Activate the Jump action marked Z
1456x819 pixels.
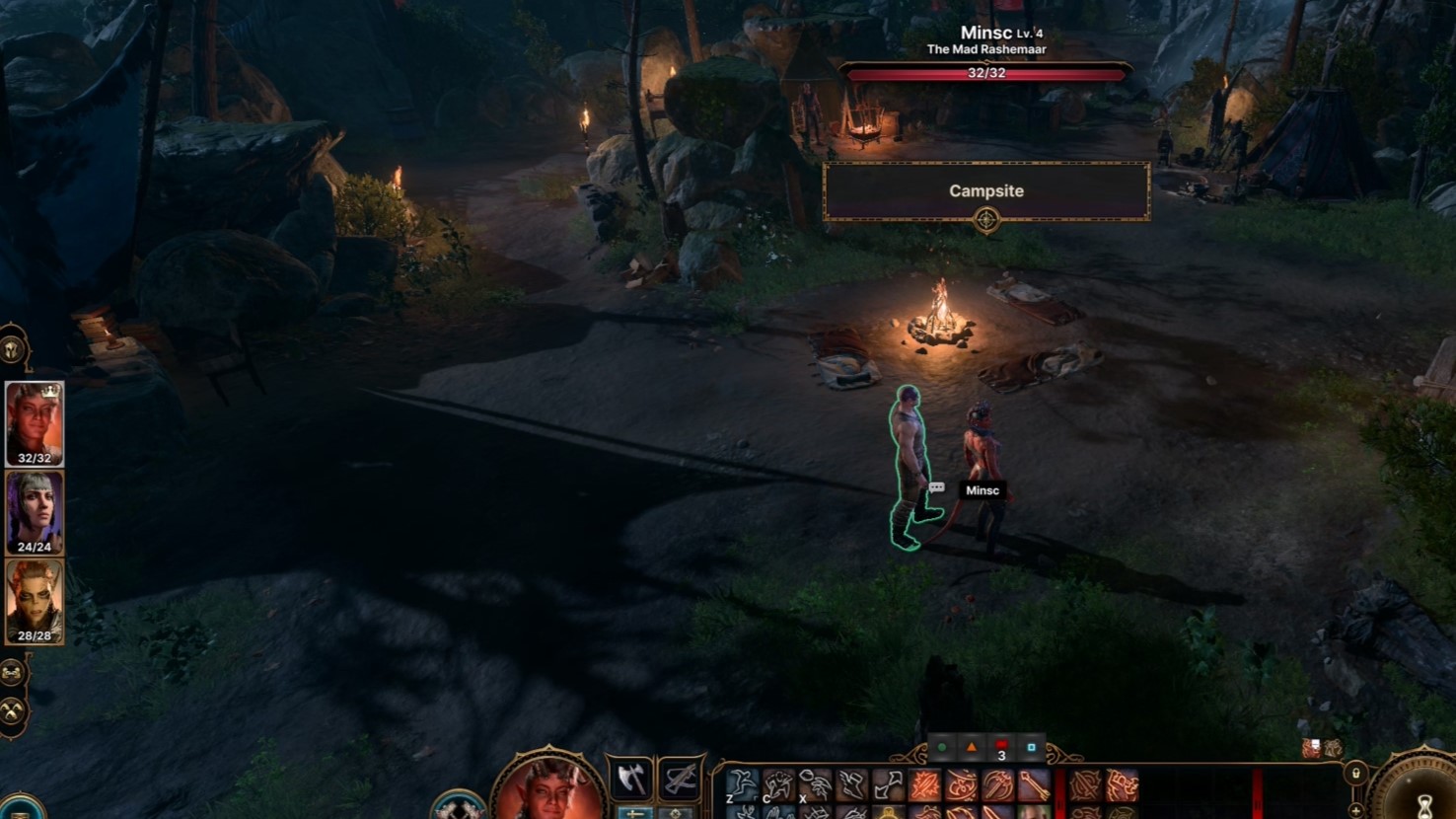pyautogui.click(x=743, y=785)
